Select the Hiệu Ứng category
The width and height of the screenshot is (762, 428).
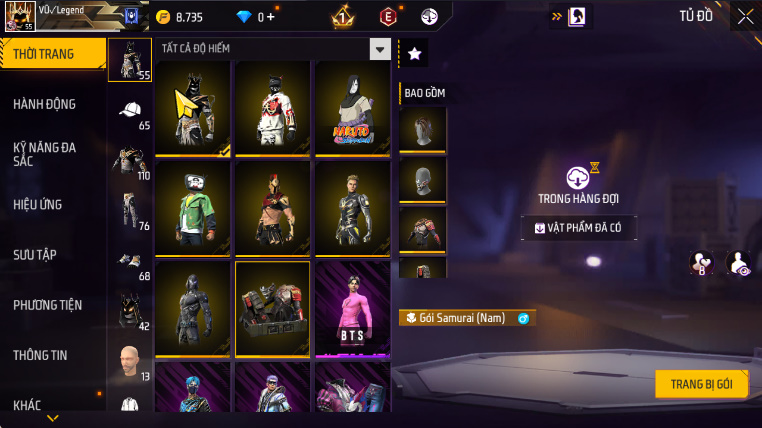(x=38, y=204)
